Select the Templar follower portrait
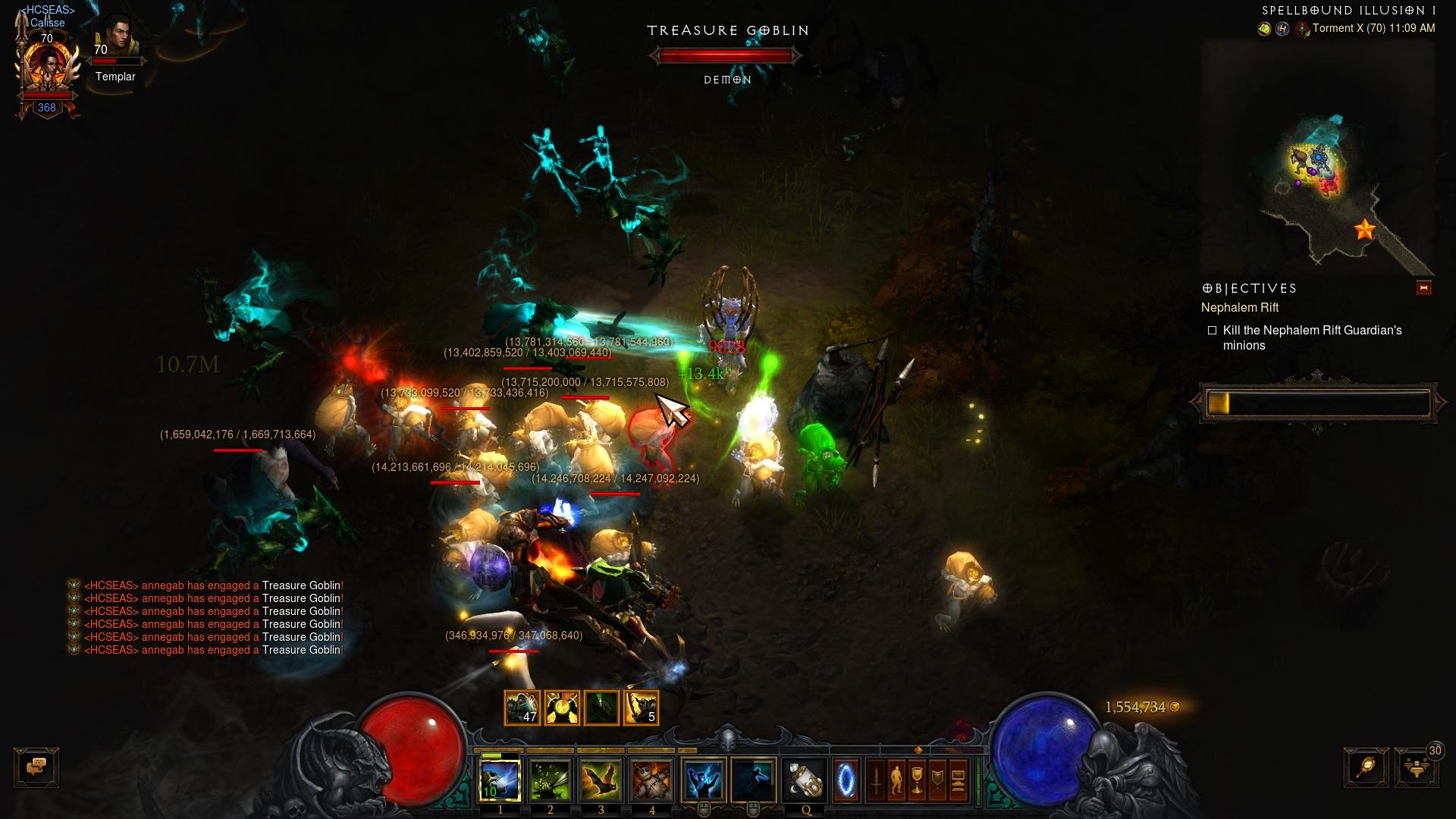1456x819 pixels. pyautogui.click(x=115, y=38)
